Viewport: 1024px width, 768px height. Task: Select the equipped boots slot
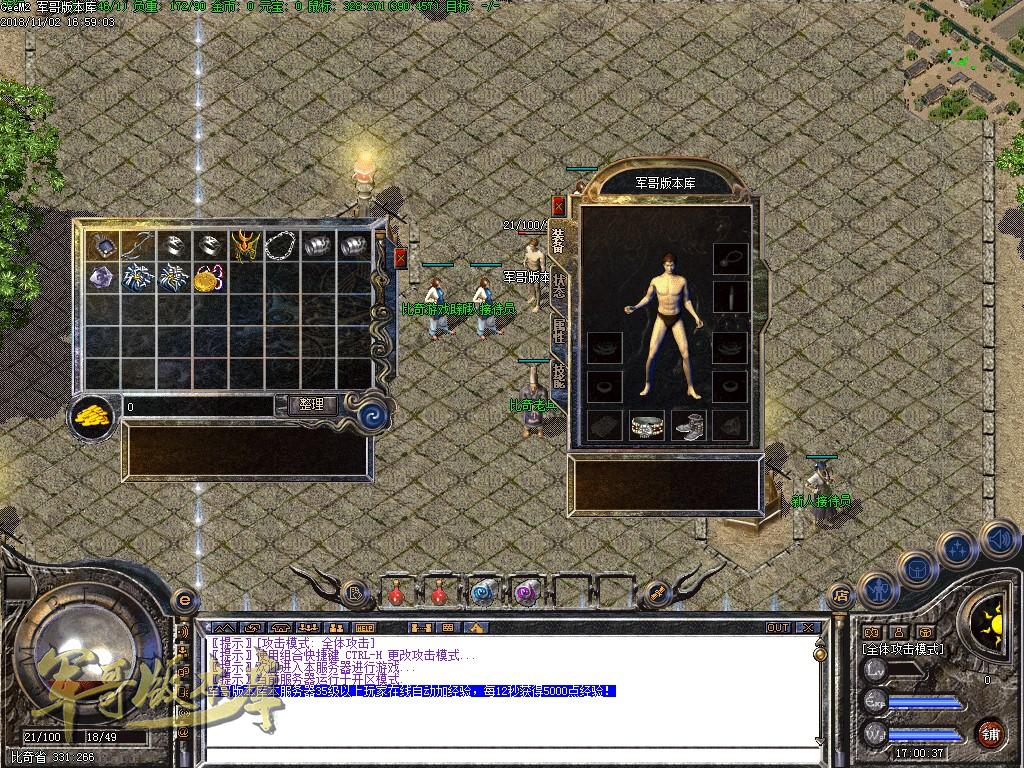pyautogui.click(x=688, y=425)
